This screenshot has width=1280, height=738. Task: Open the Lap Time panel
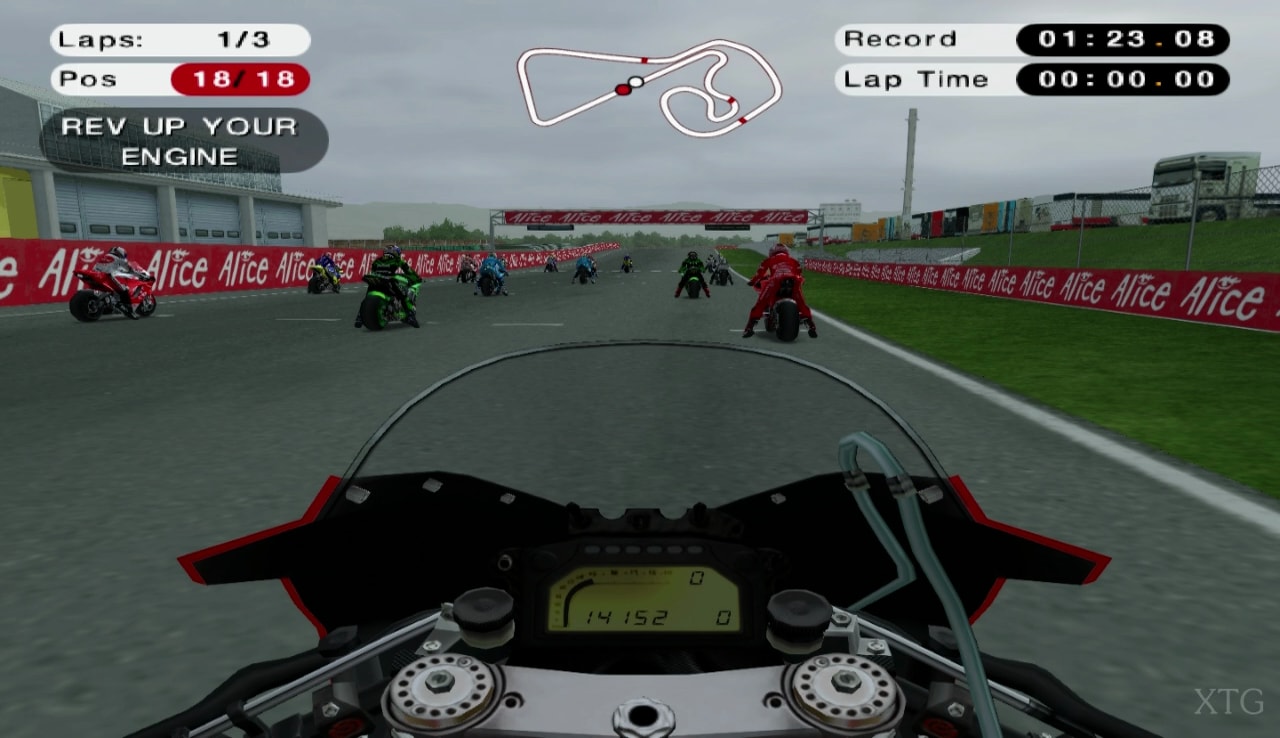point(915,79)
